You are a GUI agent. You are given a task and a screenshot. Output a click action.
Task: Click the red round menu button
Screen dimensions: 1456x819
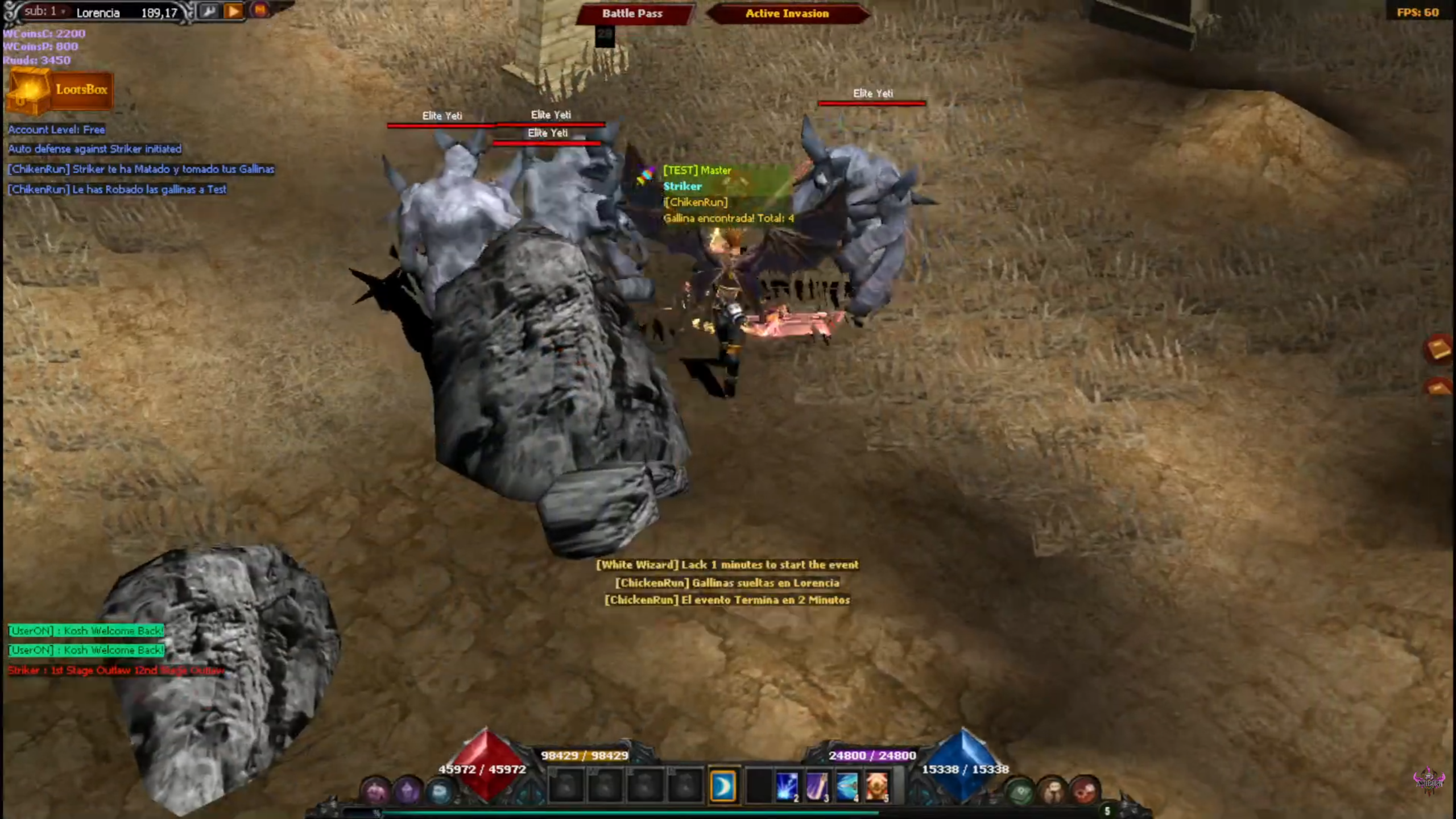1085,791
